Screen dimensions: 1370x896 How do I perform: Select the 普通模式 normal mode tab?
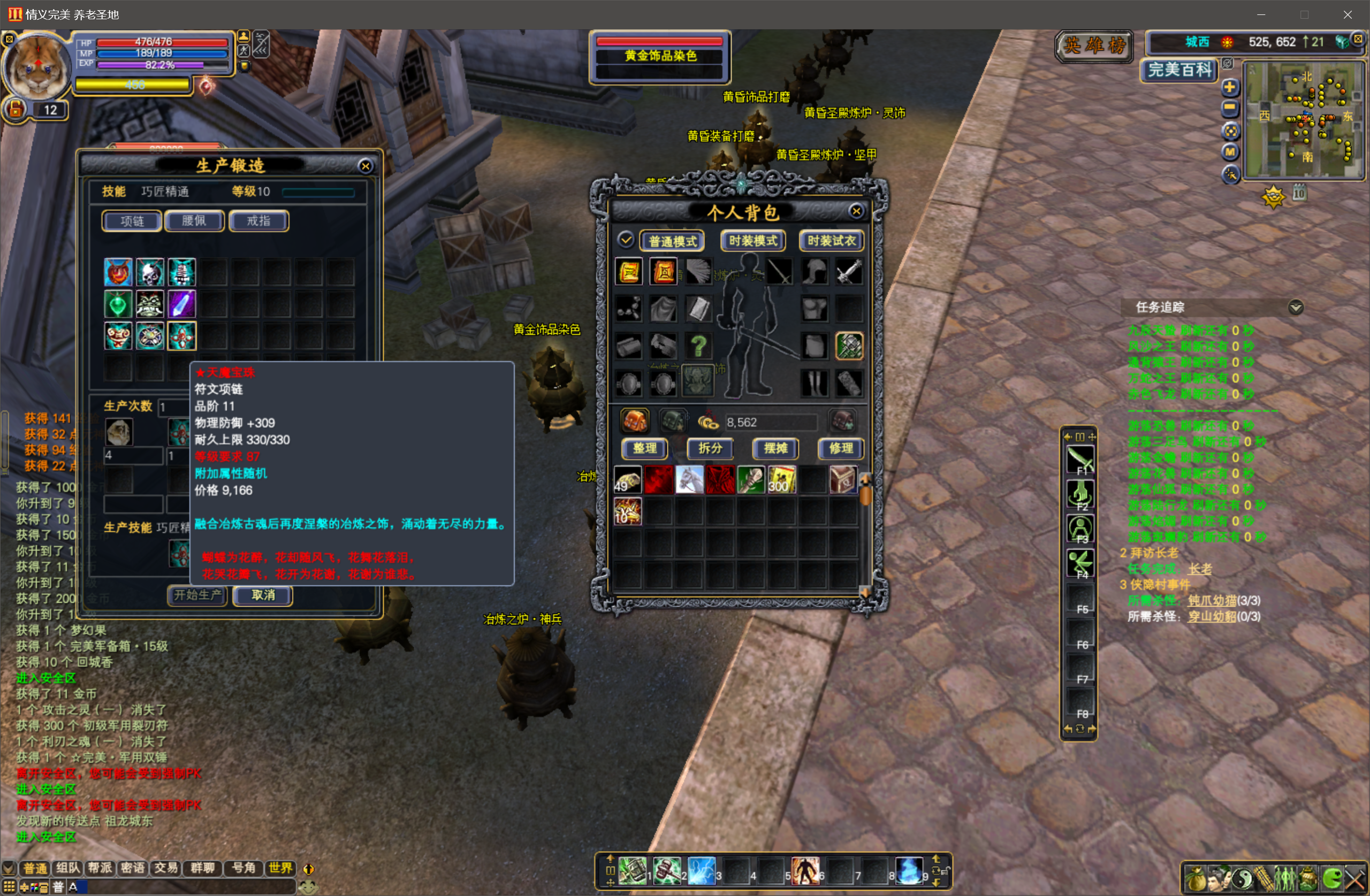(672, 241)
